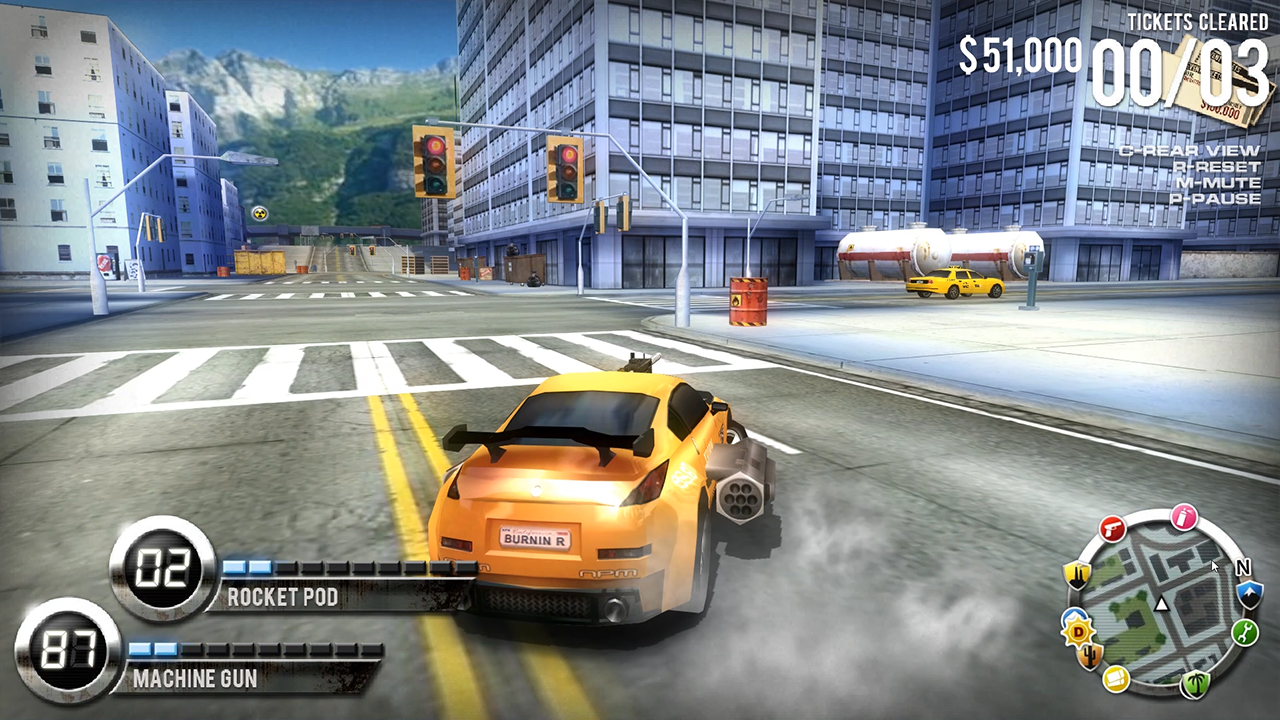Expand the minimap via the N compass marker
The height and width of the screenshot is (720, 1280).
(1243, 568)
